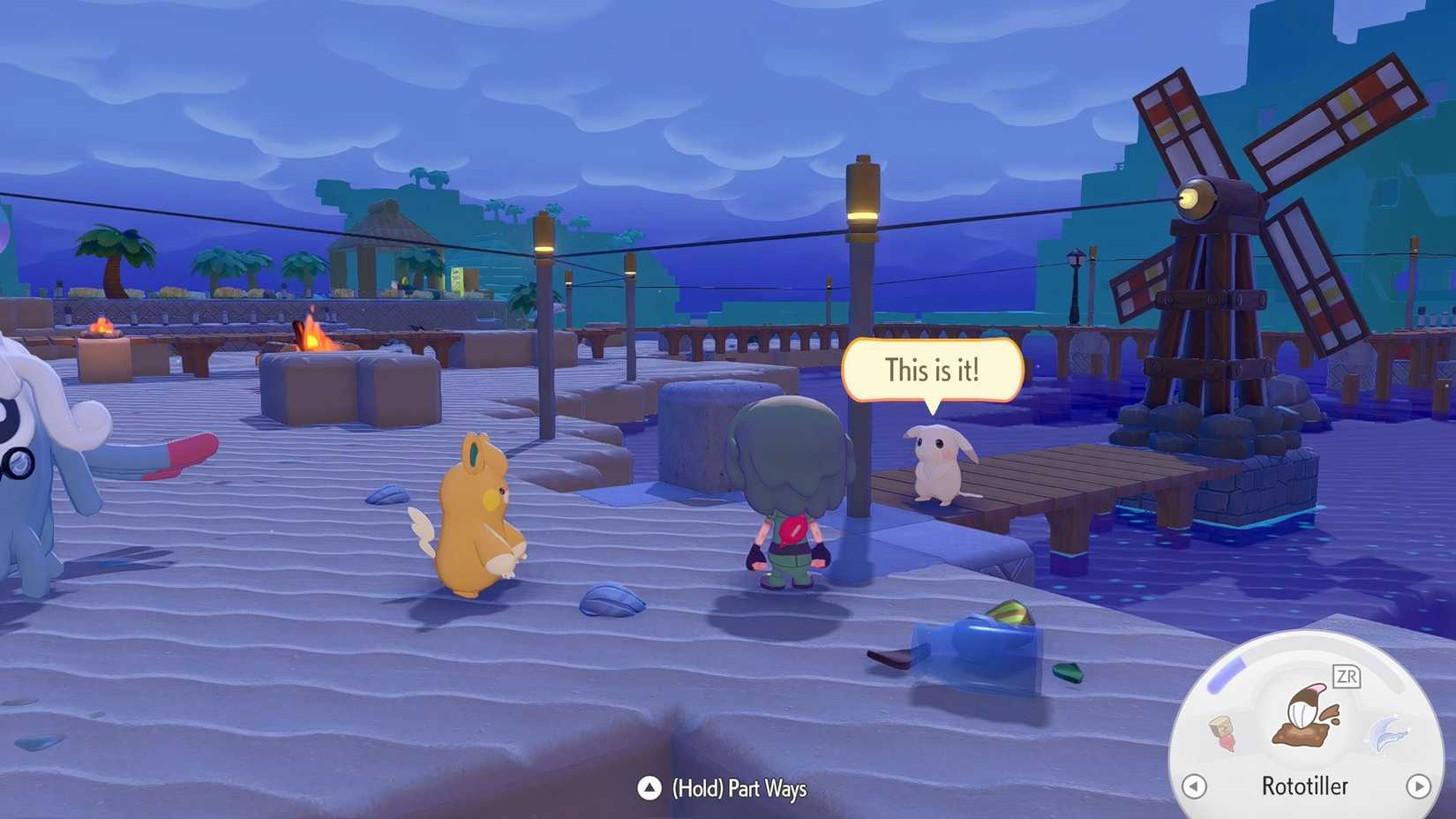Click the left arrow to cycle tools backward

pyautogui.click(x=1194, y=786)
